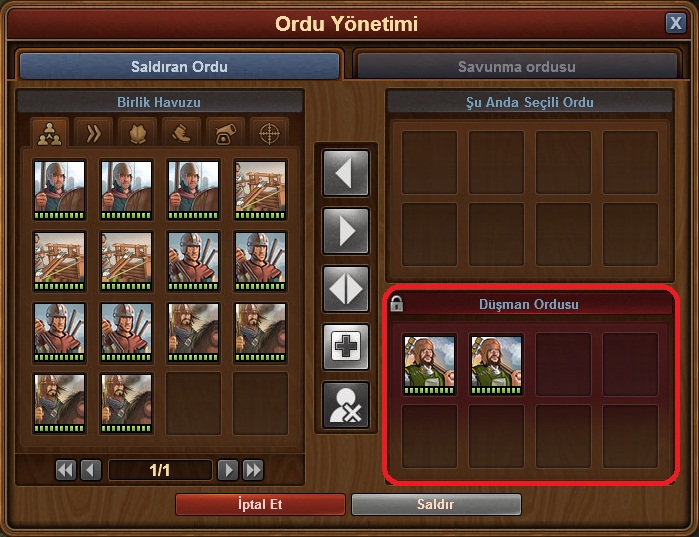Screen dimensions: 699x537
Task: Click the left arrow transfer button
Action: pyautogui.click(x=345, y=173)
